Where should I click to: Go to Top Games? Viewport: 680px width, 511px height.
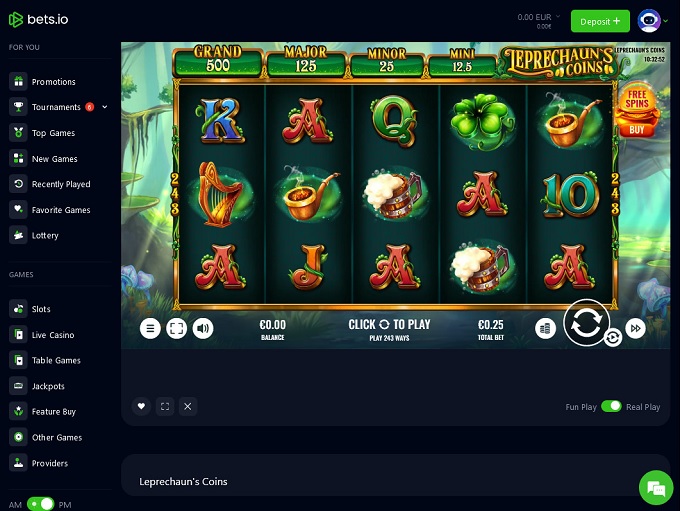coord(53,133)
